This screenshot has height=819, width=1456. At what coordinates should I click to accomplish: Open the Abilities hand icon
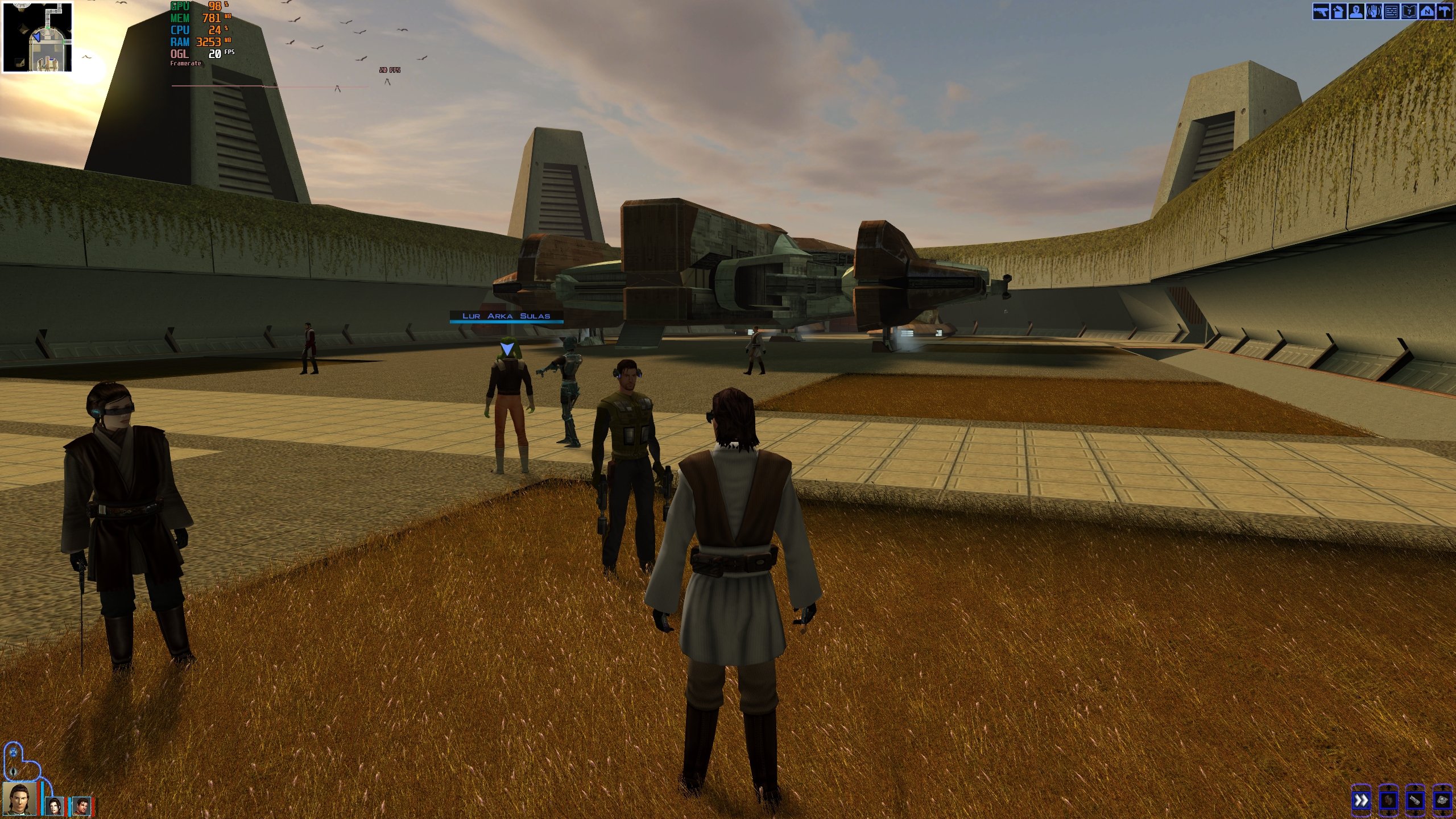coord(1374,11)
